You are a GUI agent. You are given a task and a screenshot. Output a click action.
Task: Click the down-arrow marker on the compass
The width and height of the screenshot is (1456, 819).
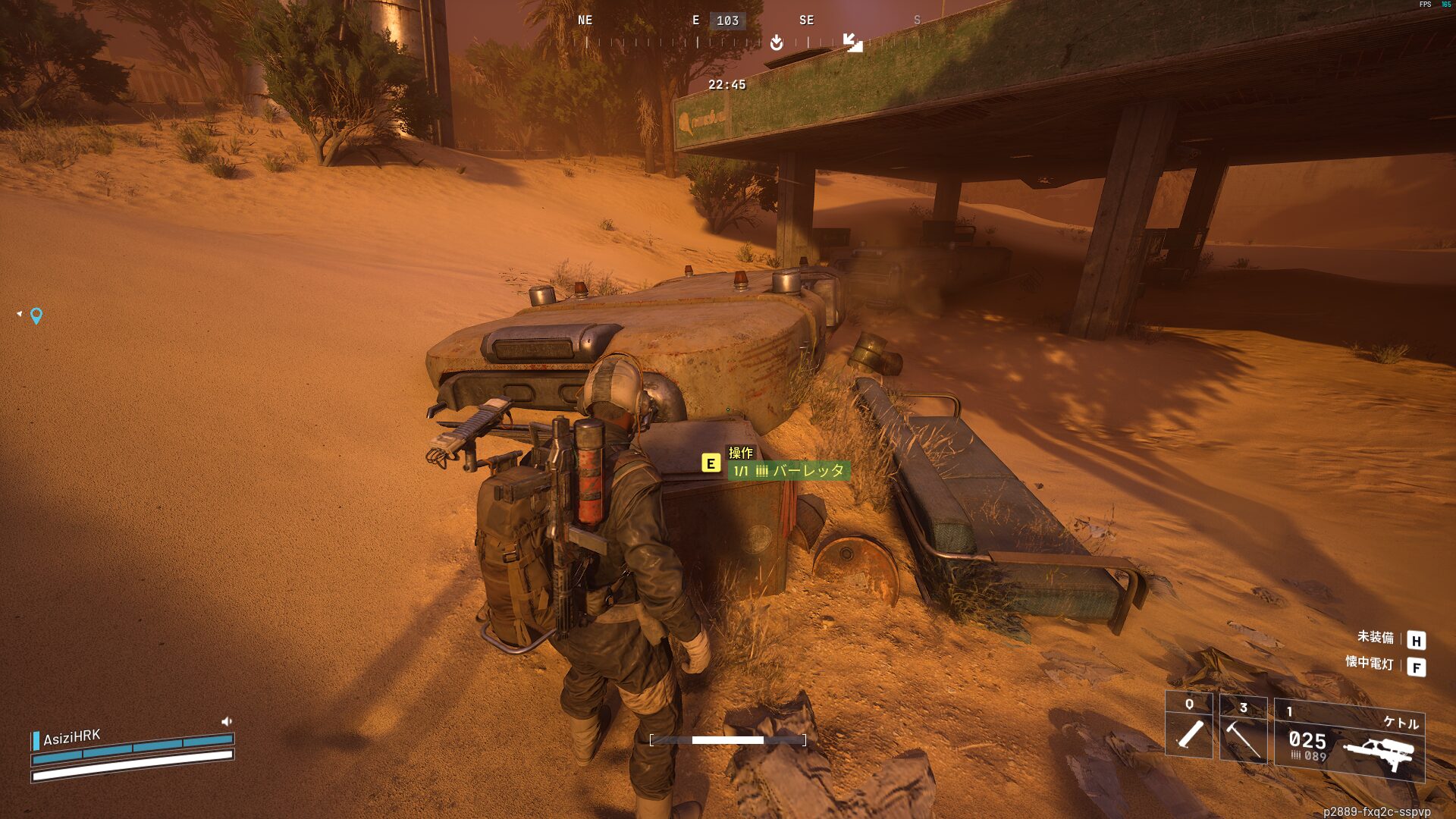[x=777, y=42]
